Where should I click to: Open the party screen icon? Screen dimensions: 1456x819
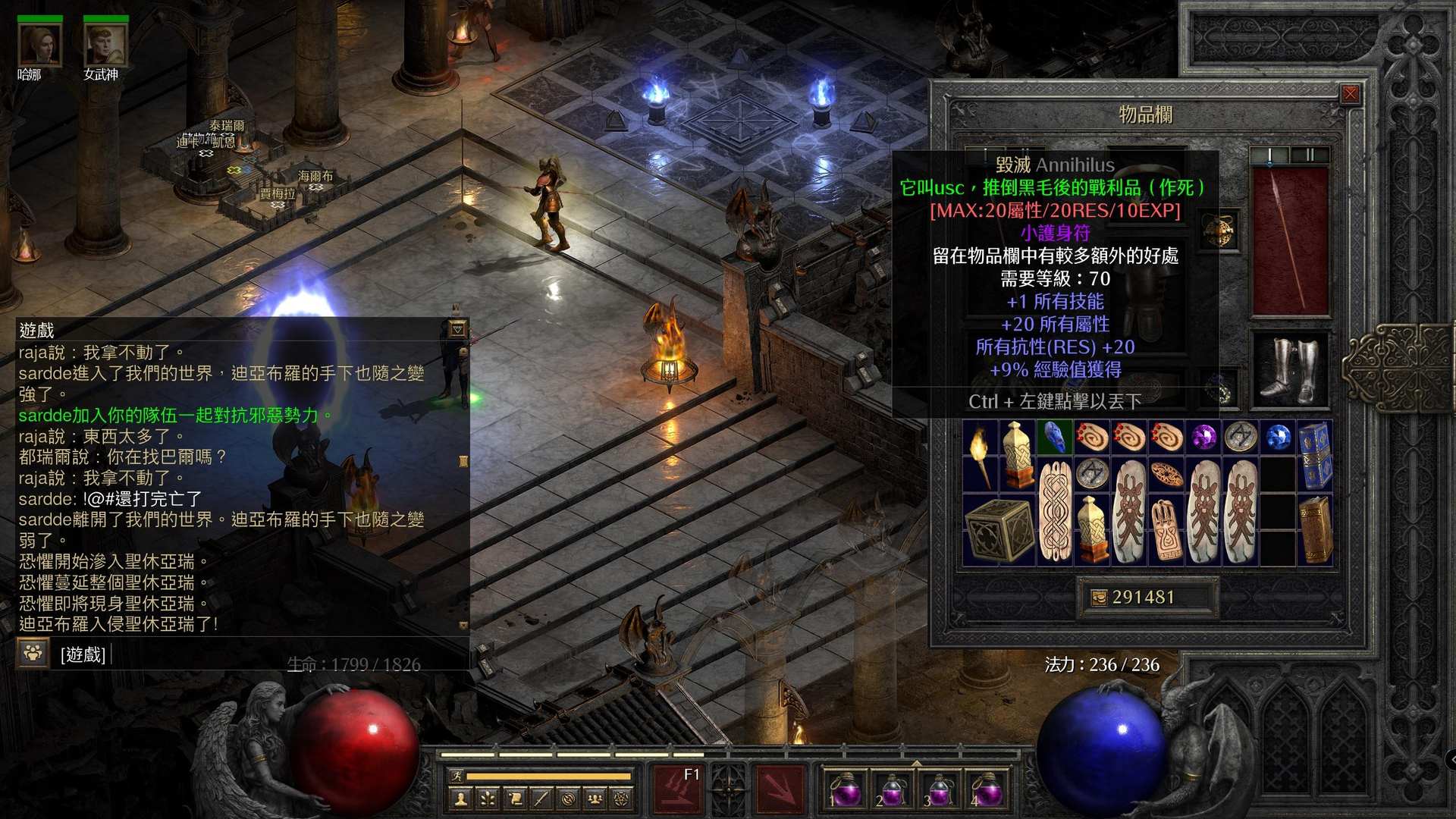click(x=595, y=799)
